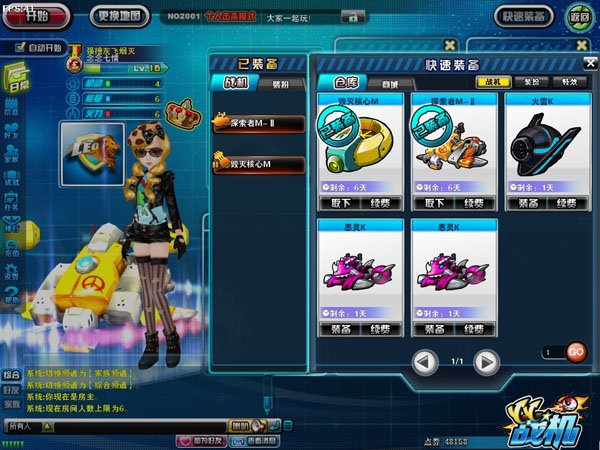Renew the 探索者M-II fighter with 续费
The width and height of the screenshot is (600, 450).
[473, 202]
